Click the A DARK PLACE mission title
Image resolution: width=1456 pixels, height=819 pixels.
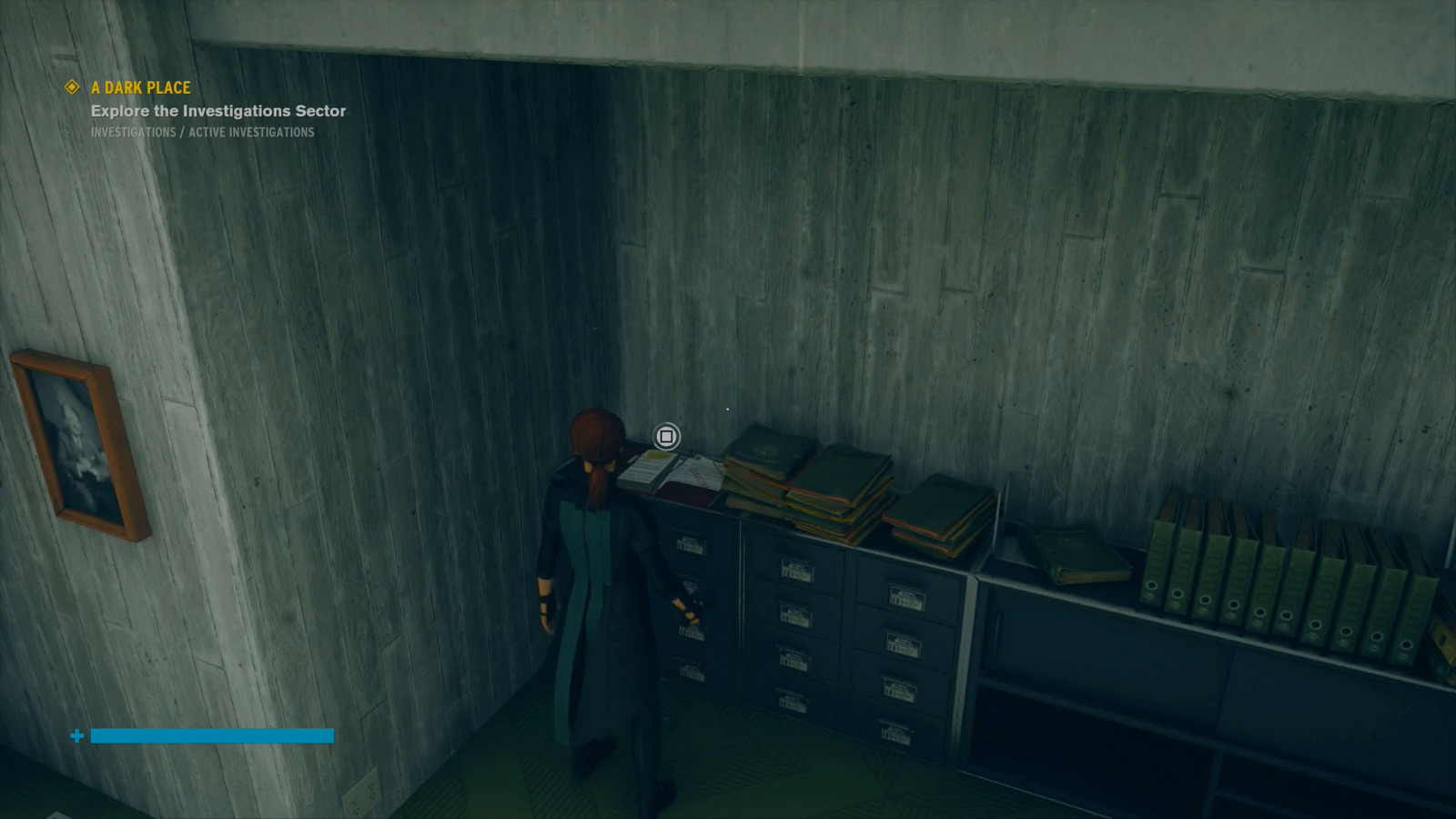click(139, 87)
